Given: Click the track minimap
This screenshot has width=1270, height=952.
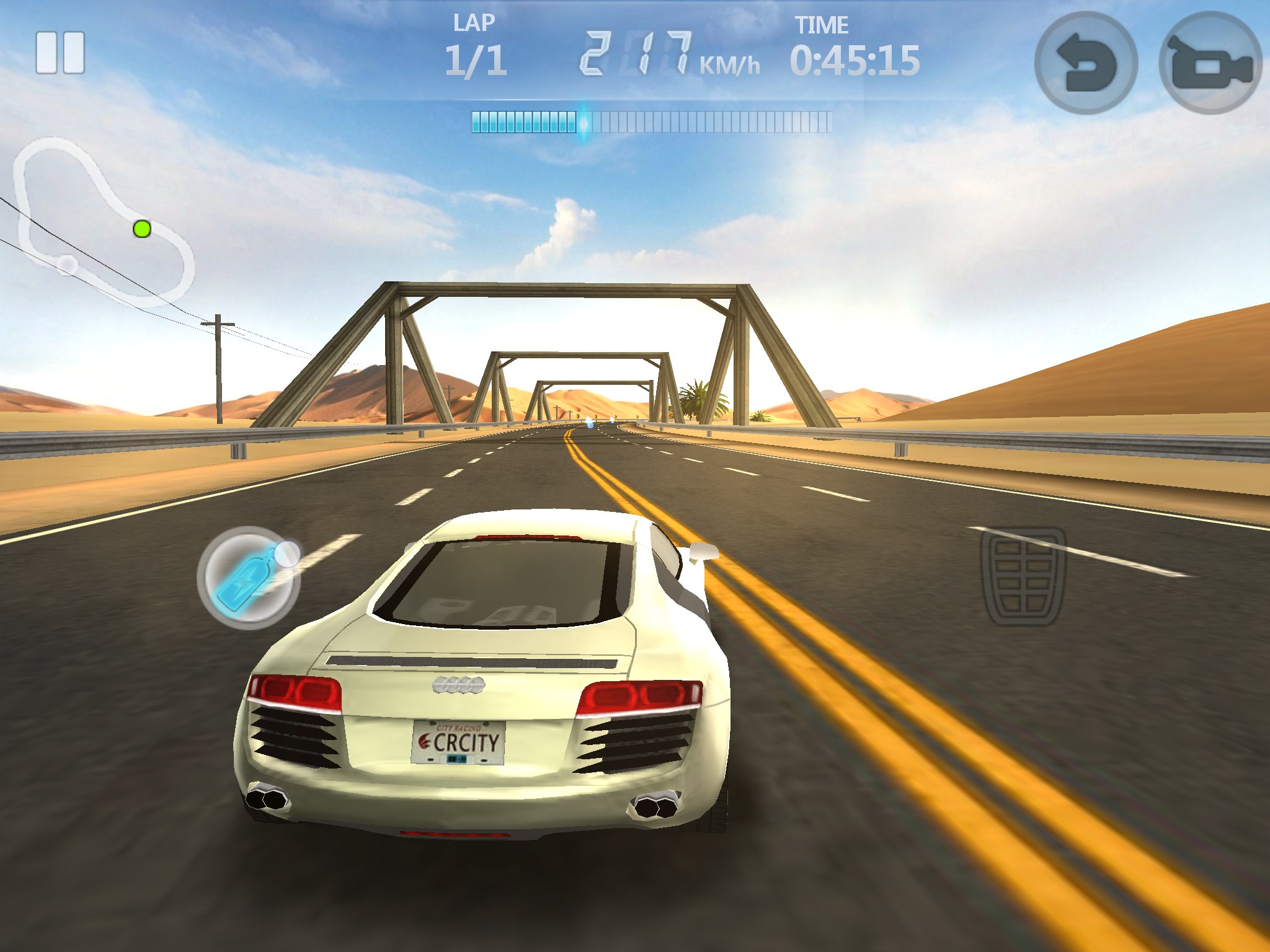Looking at the screenshot, I should pyautogui.click(x=102, y=222).
